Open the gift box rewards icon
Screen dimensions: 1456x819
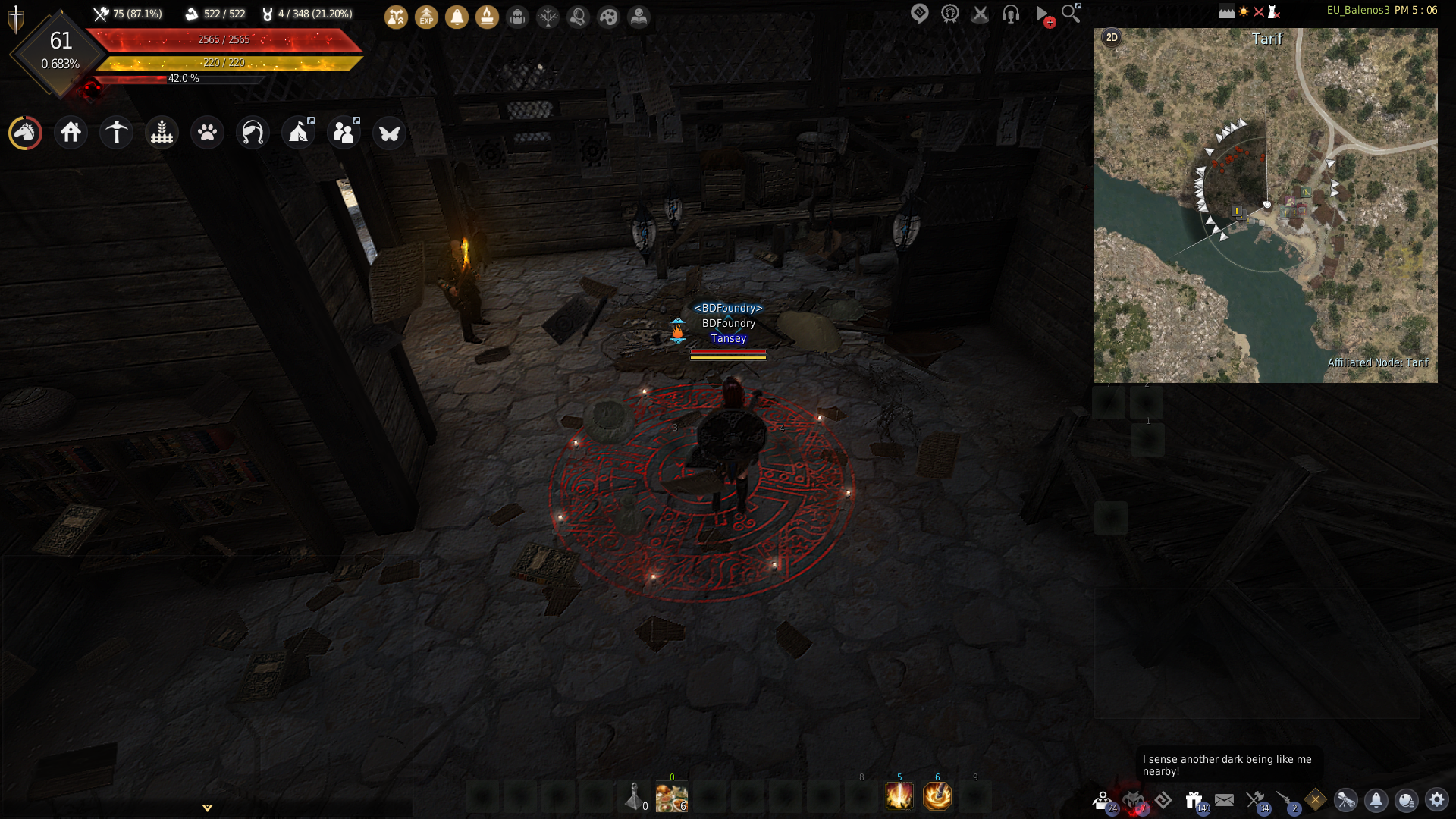click(x=1194, y=799)
